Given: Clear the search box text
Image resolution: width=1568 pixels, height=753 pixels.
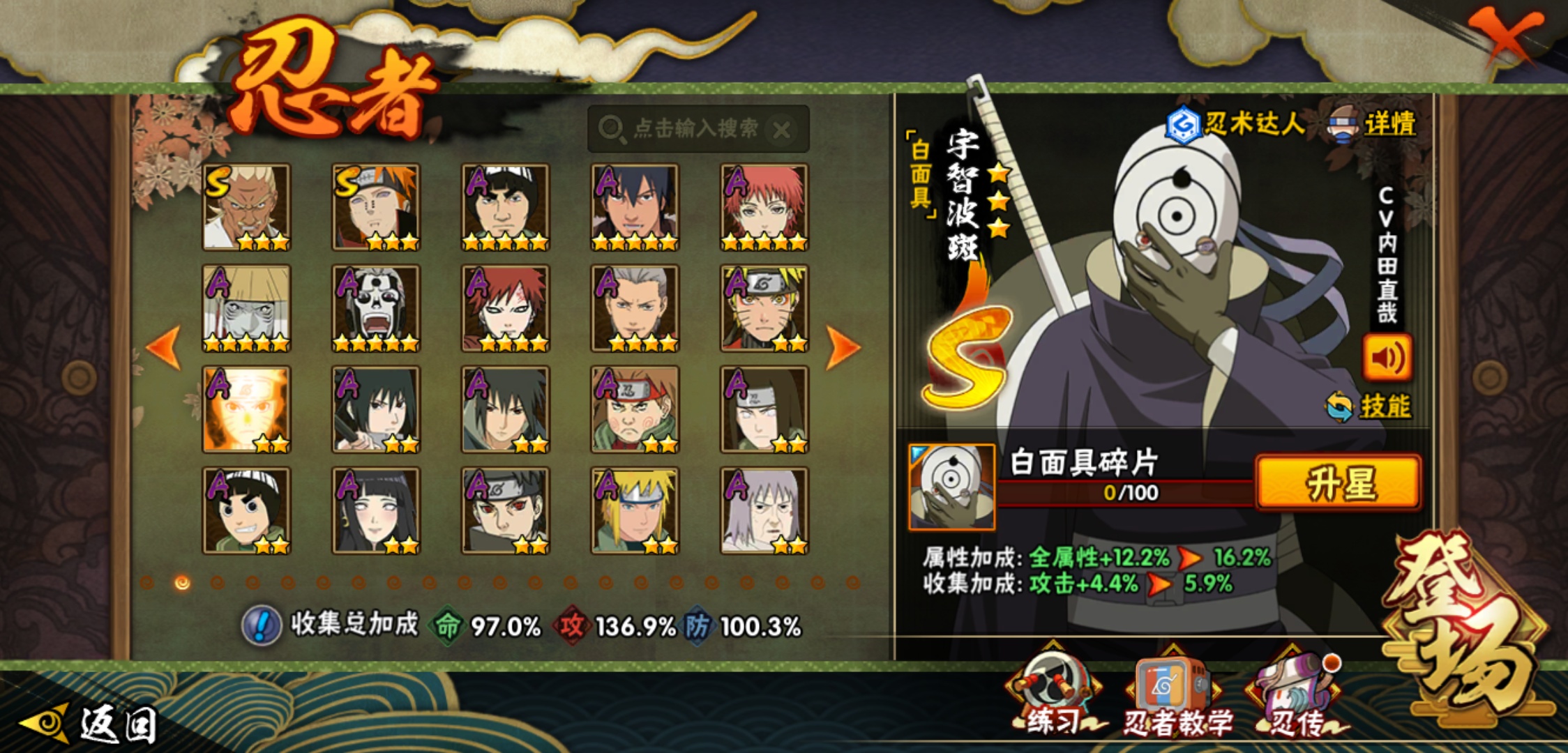Looking at the screenshot, I should 782,130.
